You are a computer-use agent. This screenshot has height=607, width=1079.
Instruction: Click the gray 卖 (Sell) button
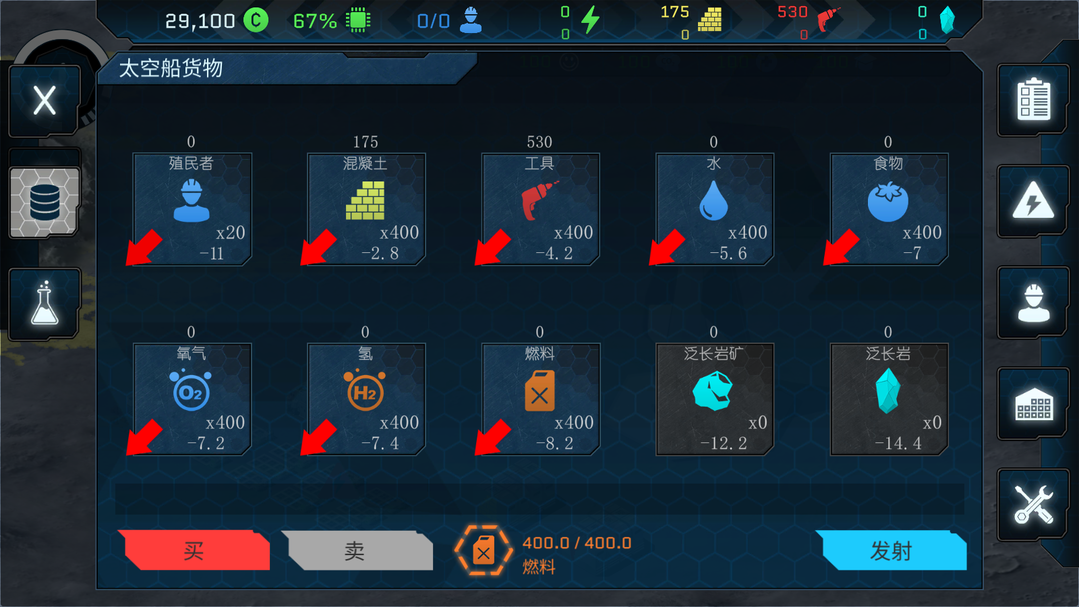click(x=355, y=551)
